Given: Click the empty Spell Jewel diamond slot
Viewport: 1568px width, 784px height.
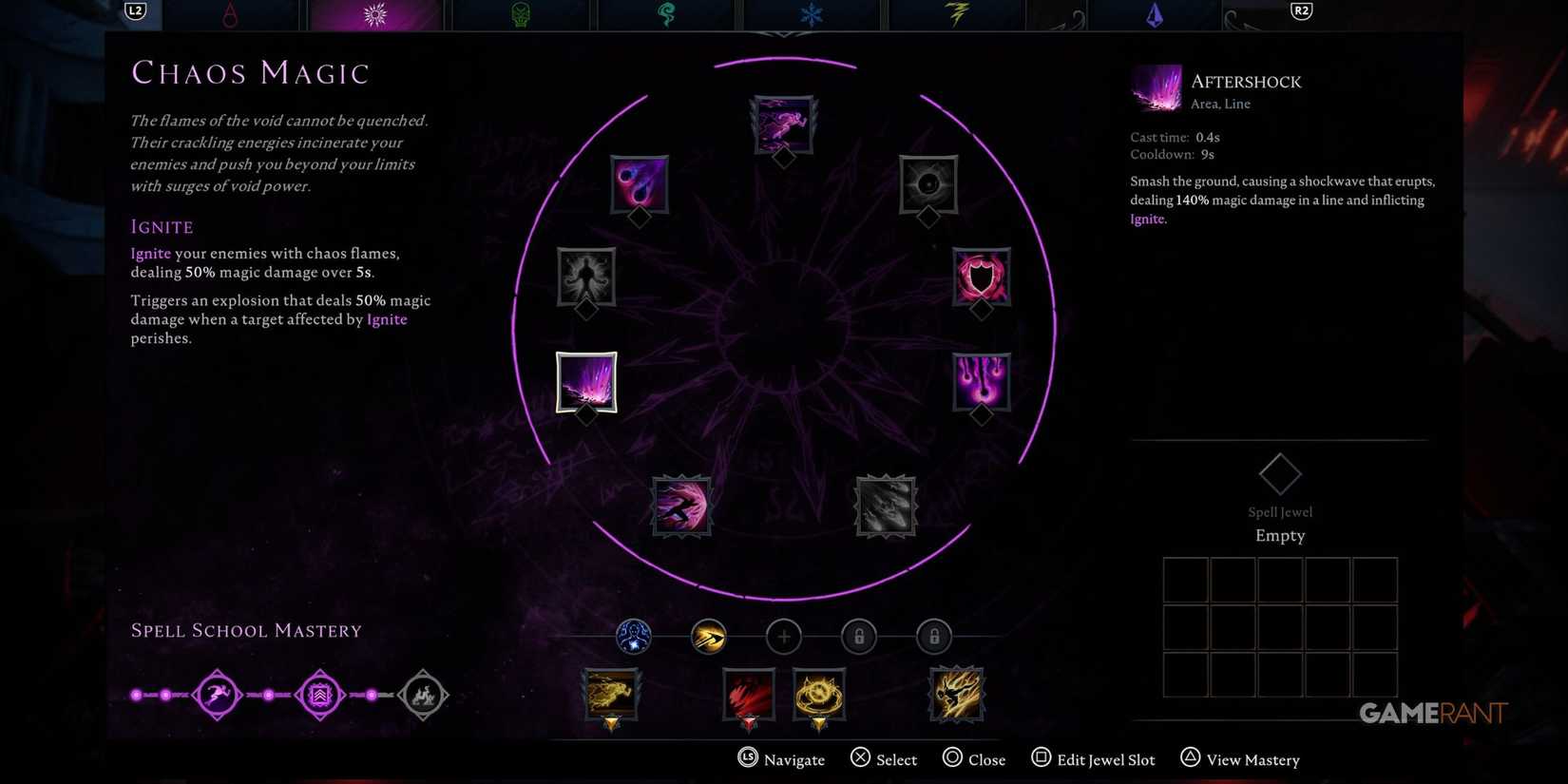Looking at the screenshot, I should pos(1280,473).
